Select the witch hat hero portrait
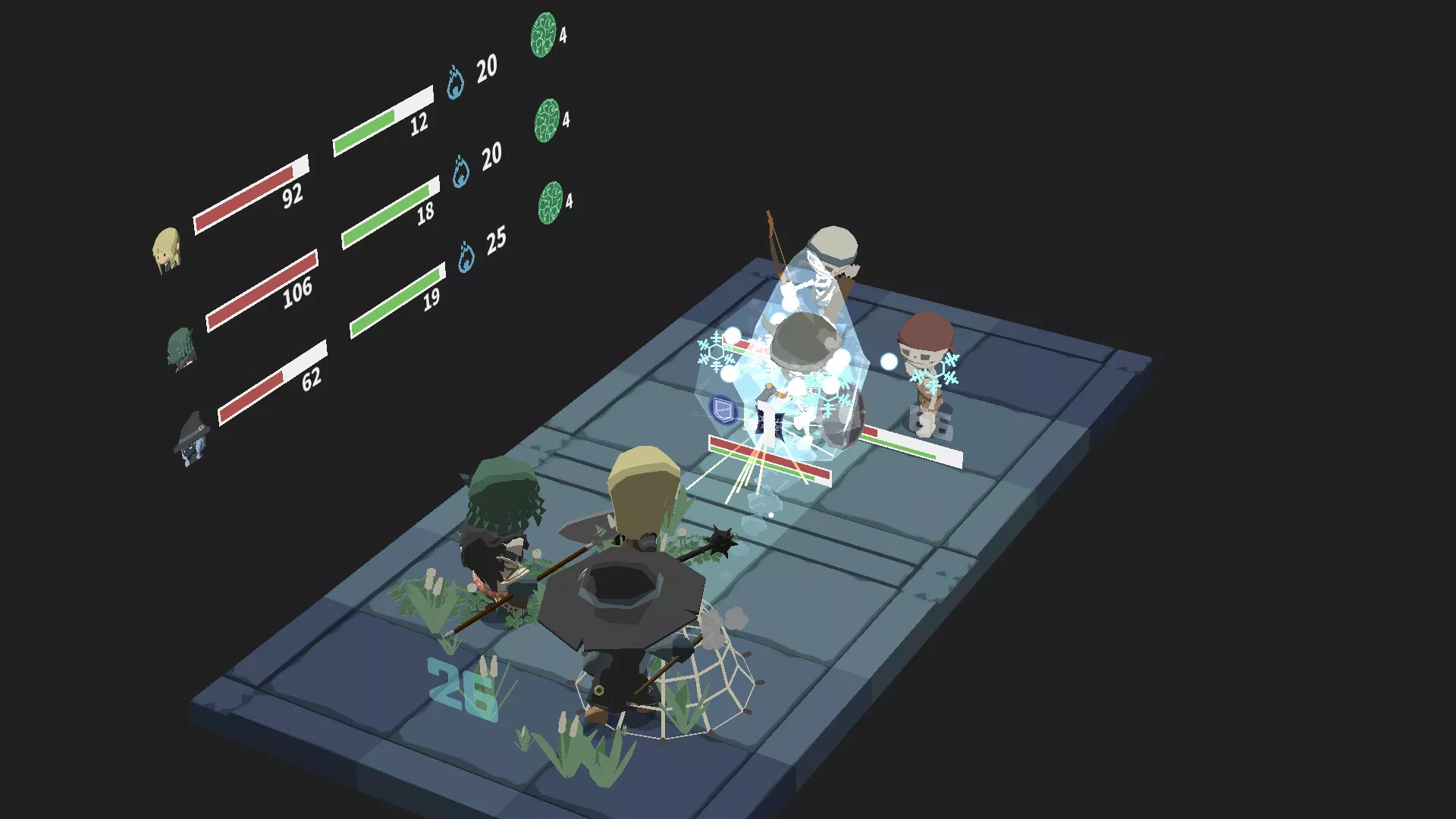Image resolution: width=1456 pixels, height=819 pixels. click(191, 439)
